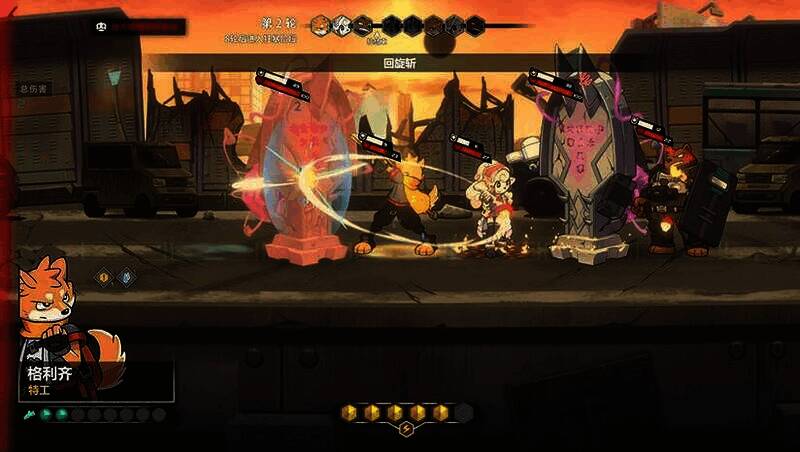
Task: Click the skull icon on the top-left bar
Action: pyautogui.click(x=101, y=27)
